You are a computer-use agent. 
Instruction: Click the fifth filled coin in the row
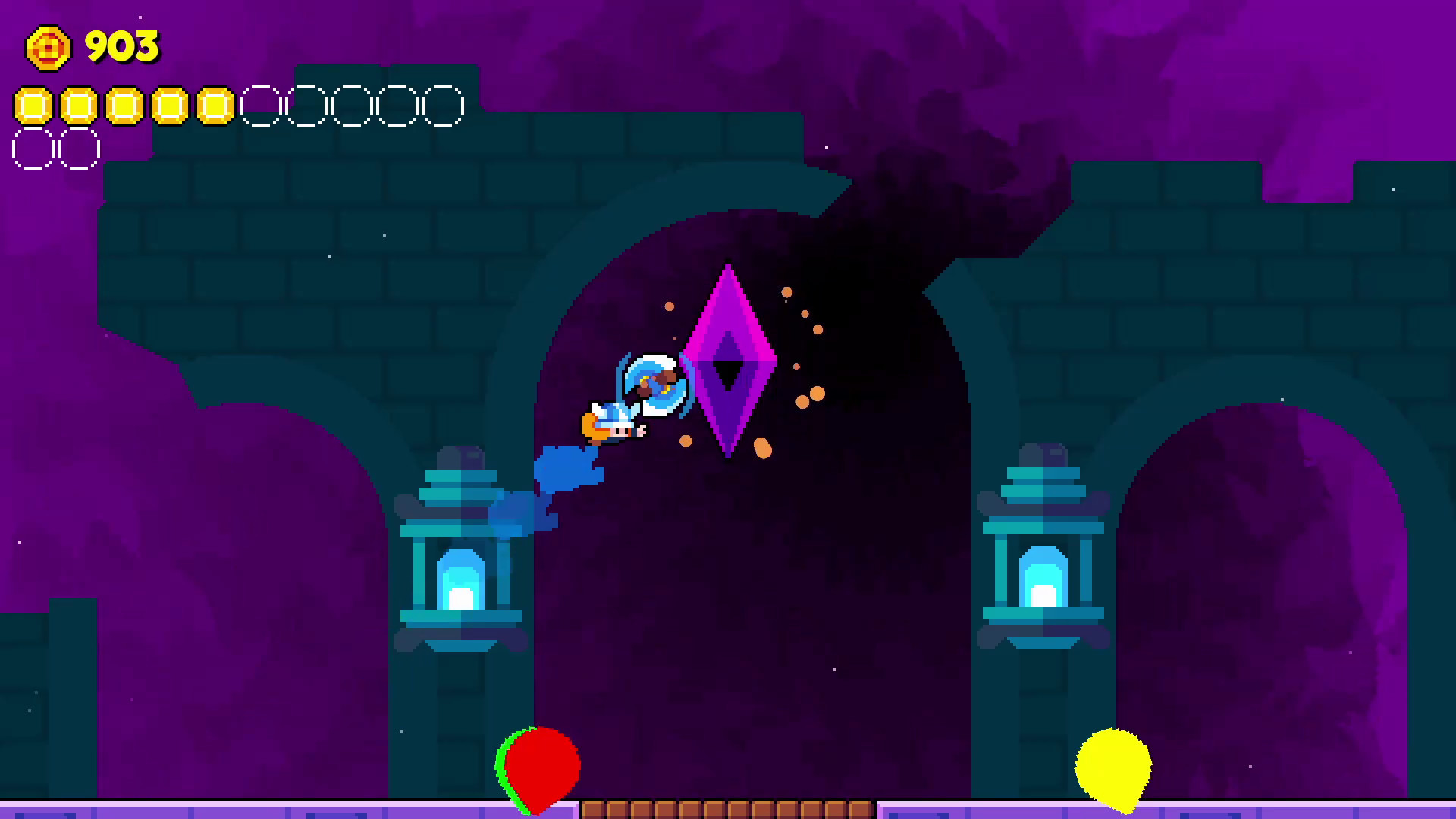pos(215,106)
